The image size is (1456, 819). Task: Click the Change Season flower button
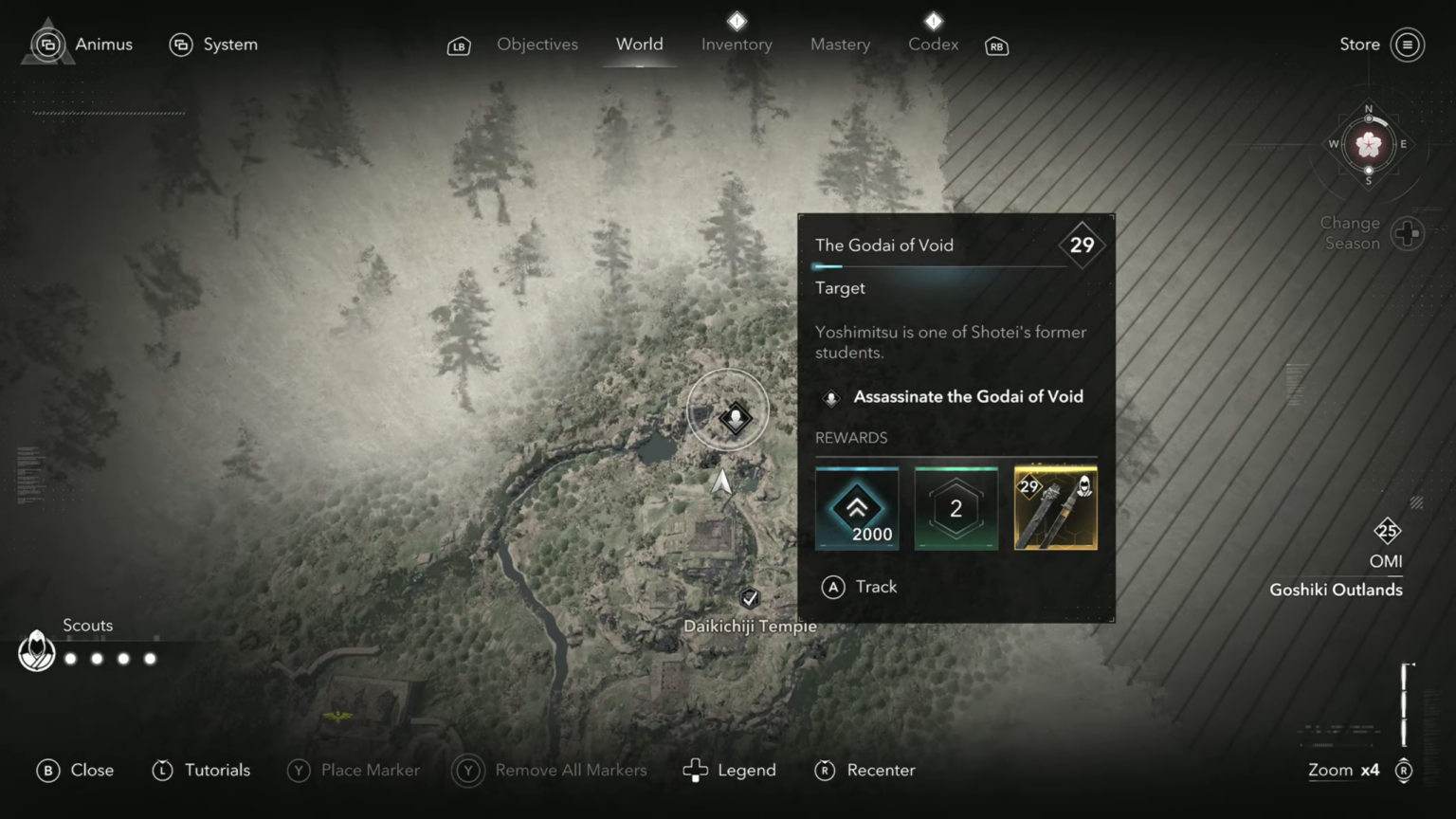pyautogui.click(x=1407, y=232)
